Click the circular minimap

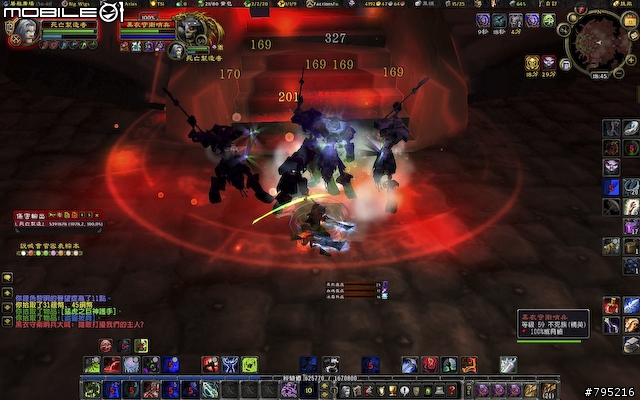pyautogui.click(x=600, y=42)
